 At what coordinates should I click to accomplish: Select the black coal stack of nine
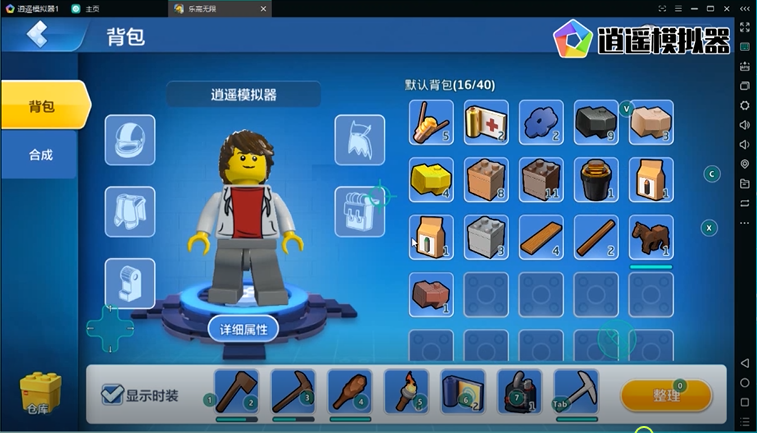[596, 122]
